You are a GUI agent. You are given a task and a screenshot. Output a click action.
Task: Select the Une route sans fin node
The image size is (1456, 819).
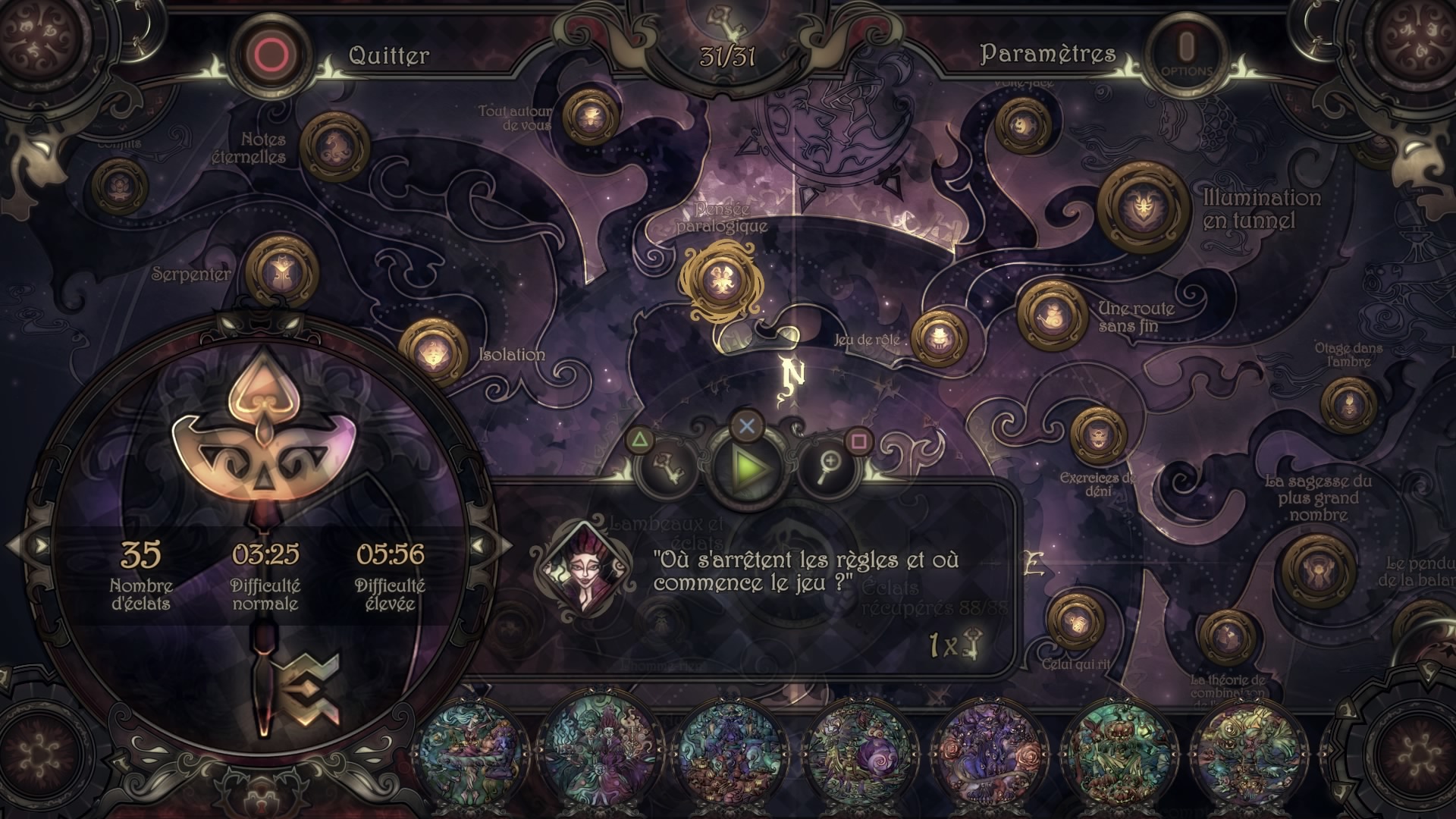tap(1053, 314)
